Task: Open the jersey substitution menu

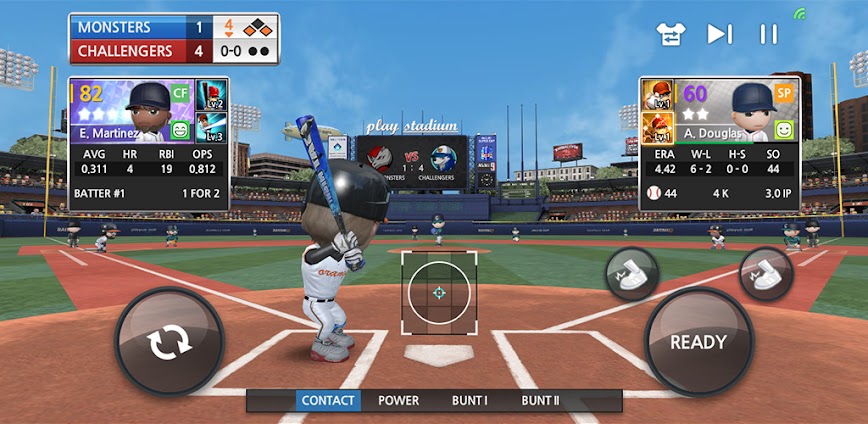Action: point(670,34)
